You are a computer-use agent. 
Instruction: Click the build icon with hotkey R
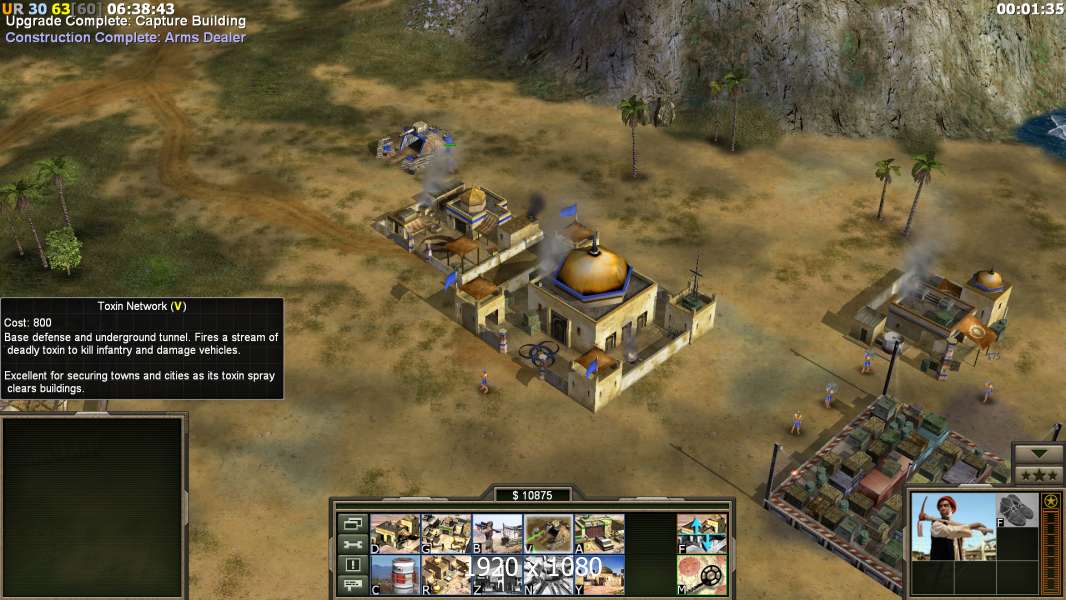coord(446,574)
